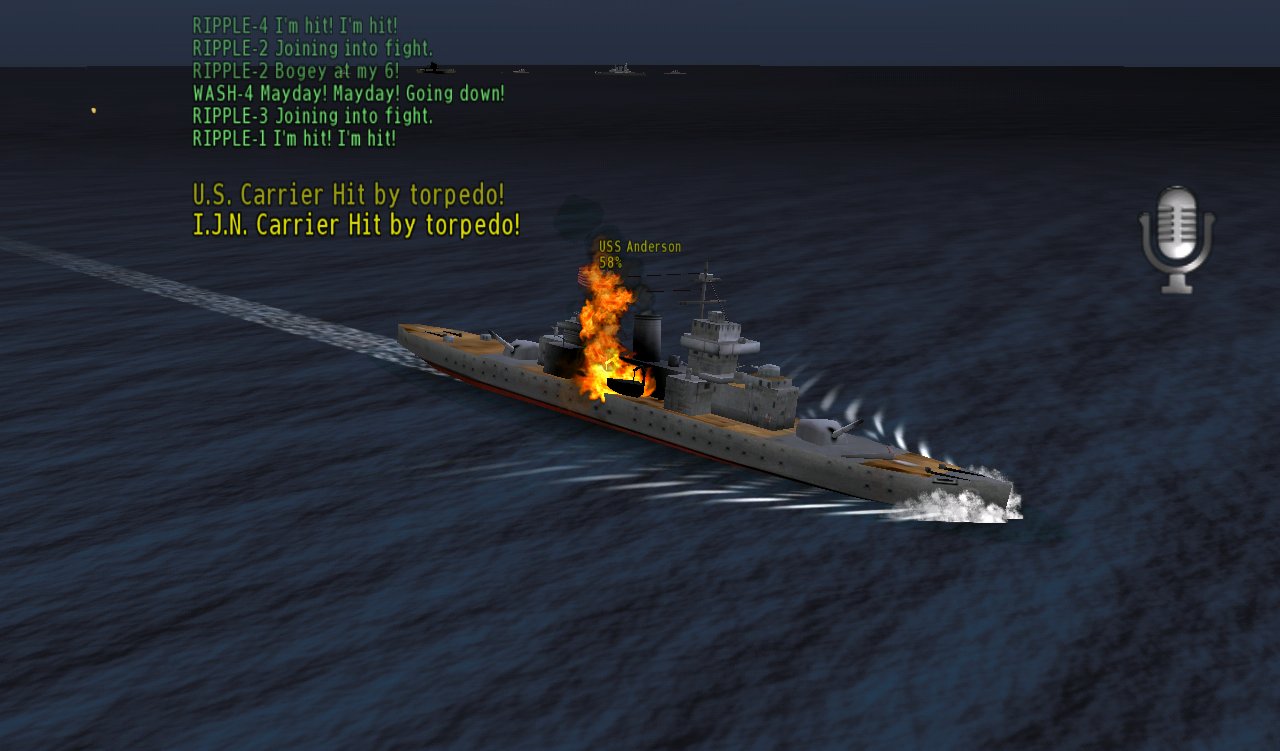The height and width of the screenshot is (751, 1280).
Task: Click the 'I.J.N. Carrier Hit by torpedo!' notification
Action: [355, 224]
